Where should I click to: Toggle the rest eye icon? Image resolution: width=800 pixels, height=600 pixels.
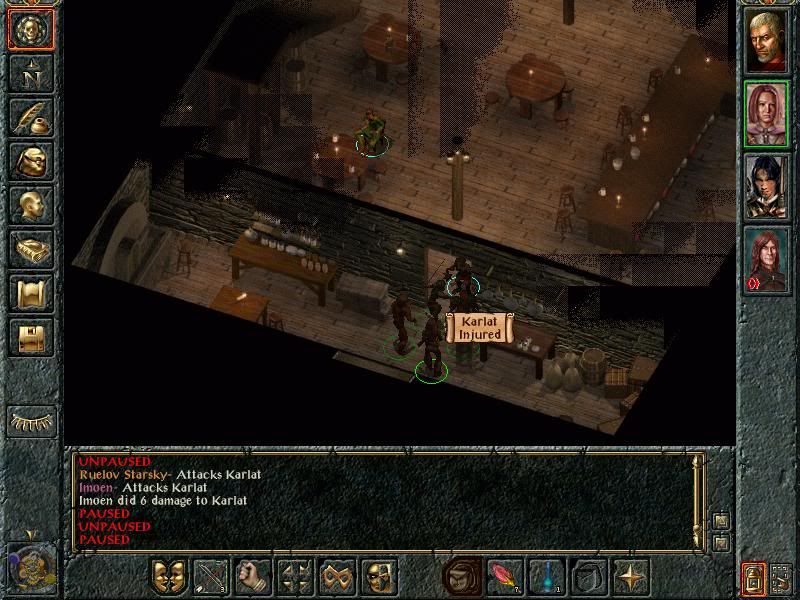31,421
